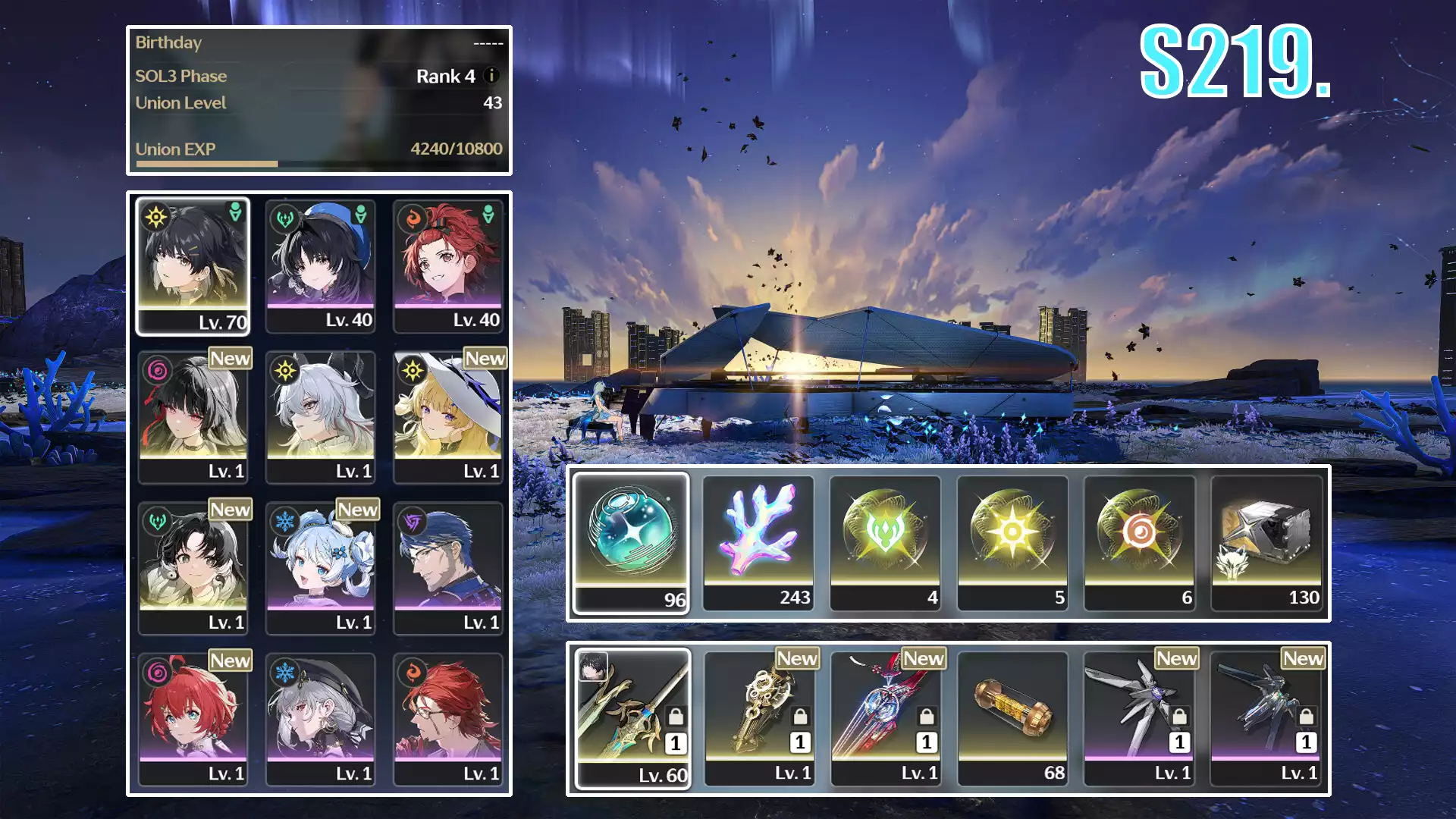Select the blue-haired man with glasses
The height and width of the screenshot is (819, 1456).
click(x=447, y=567)
